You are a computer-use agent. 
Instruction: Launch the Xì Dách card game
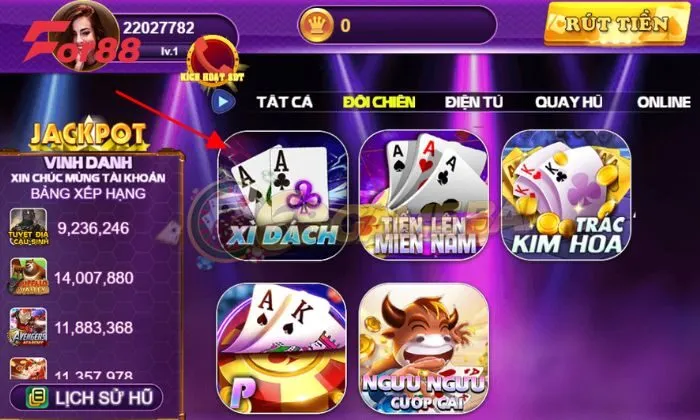pyautogui.click(x=283, y=195)
